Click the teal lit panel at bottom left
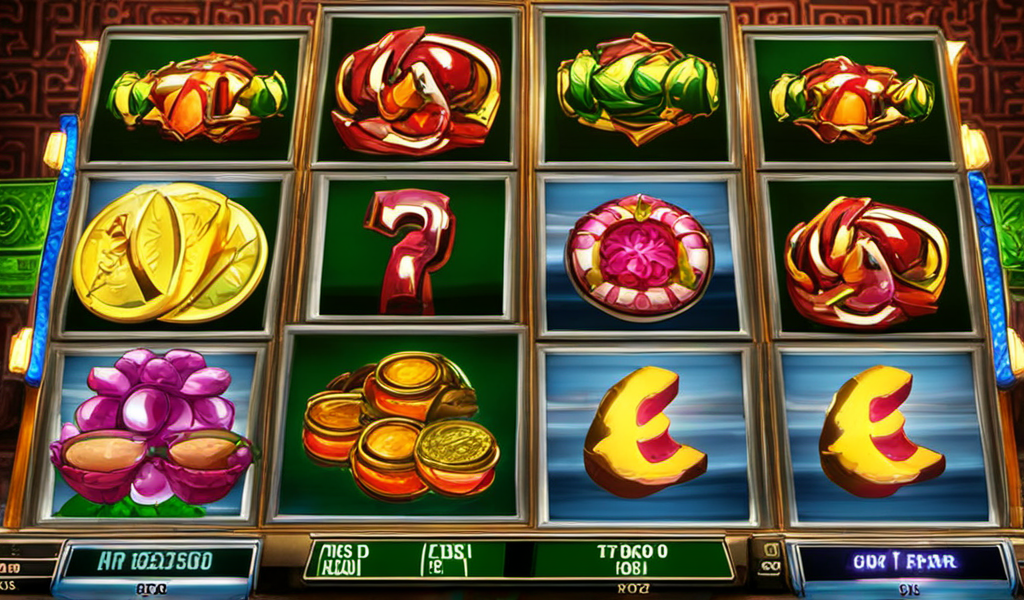The image size is (1024, 600). (x=157, y=561)
